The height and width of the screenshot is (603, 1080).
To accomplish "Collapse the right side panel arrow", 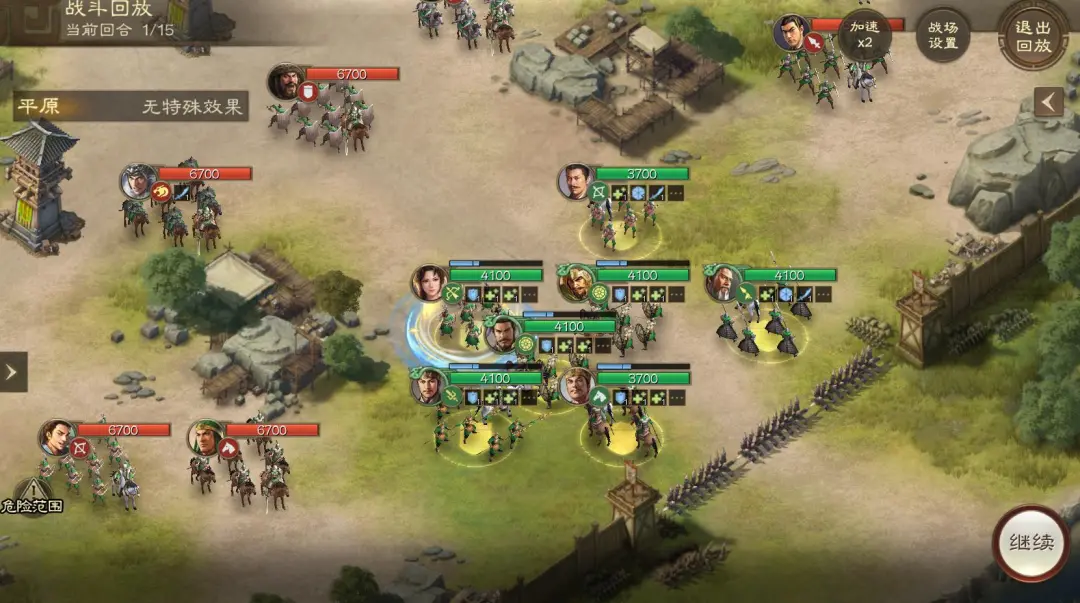I will (1048, 102).
